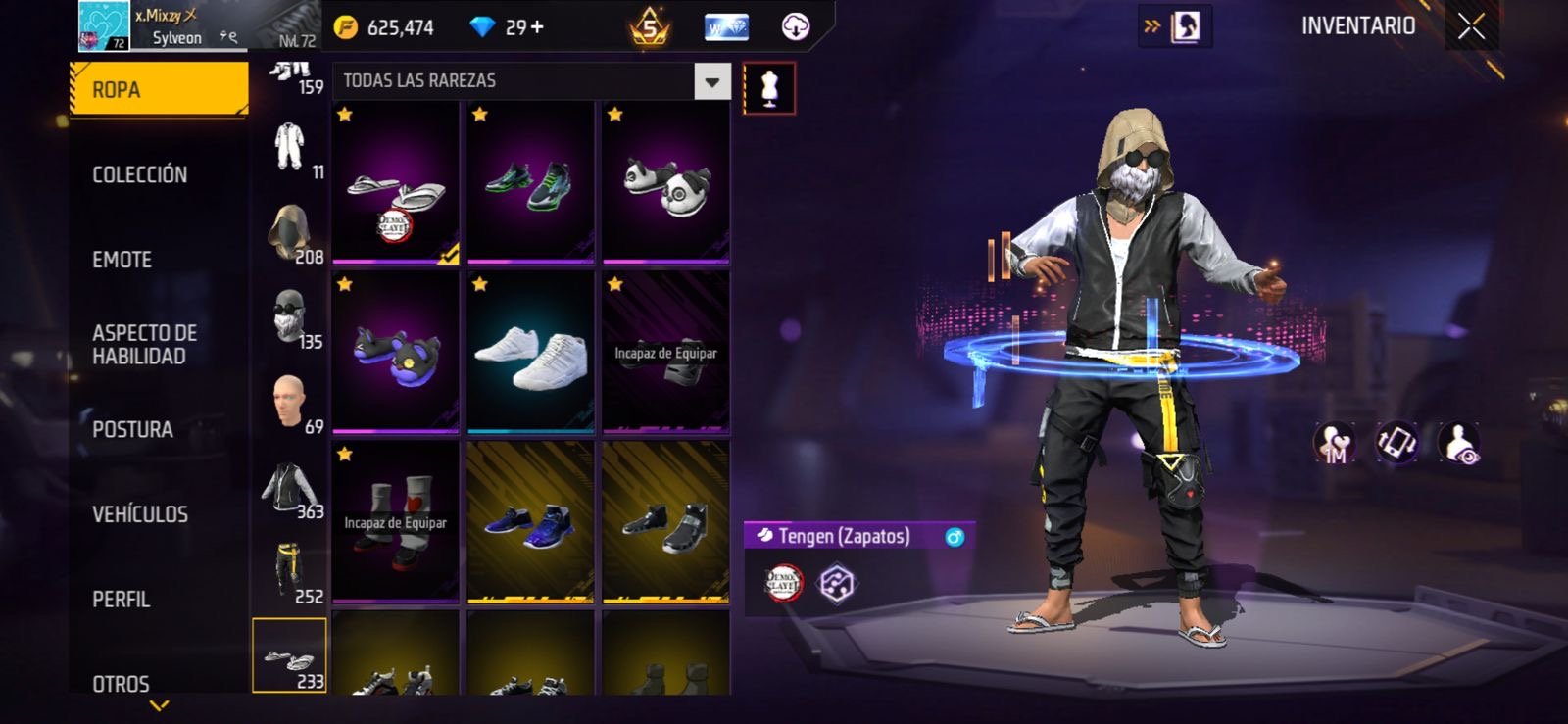Select the blue sneakers item
The width and height of the screenshot is (1568, 724).
click(530, 523)
